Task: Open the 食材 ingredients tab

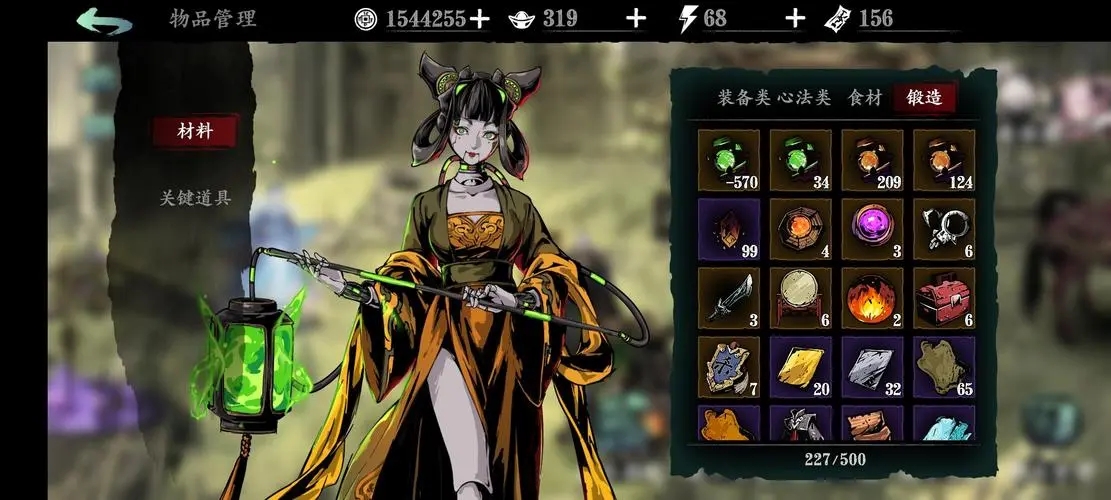Action: coord(865,97)
